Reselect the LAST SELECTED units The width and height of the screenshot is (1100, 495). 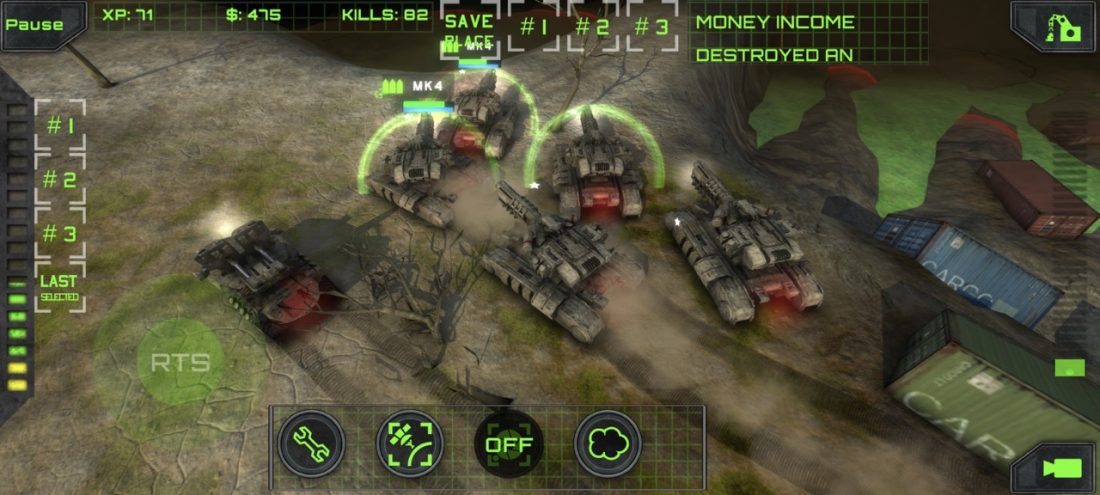59,287
